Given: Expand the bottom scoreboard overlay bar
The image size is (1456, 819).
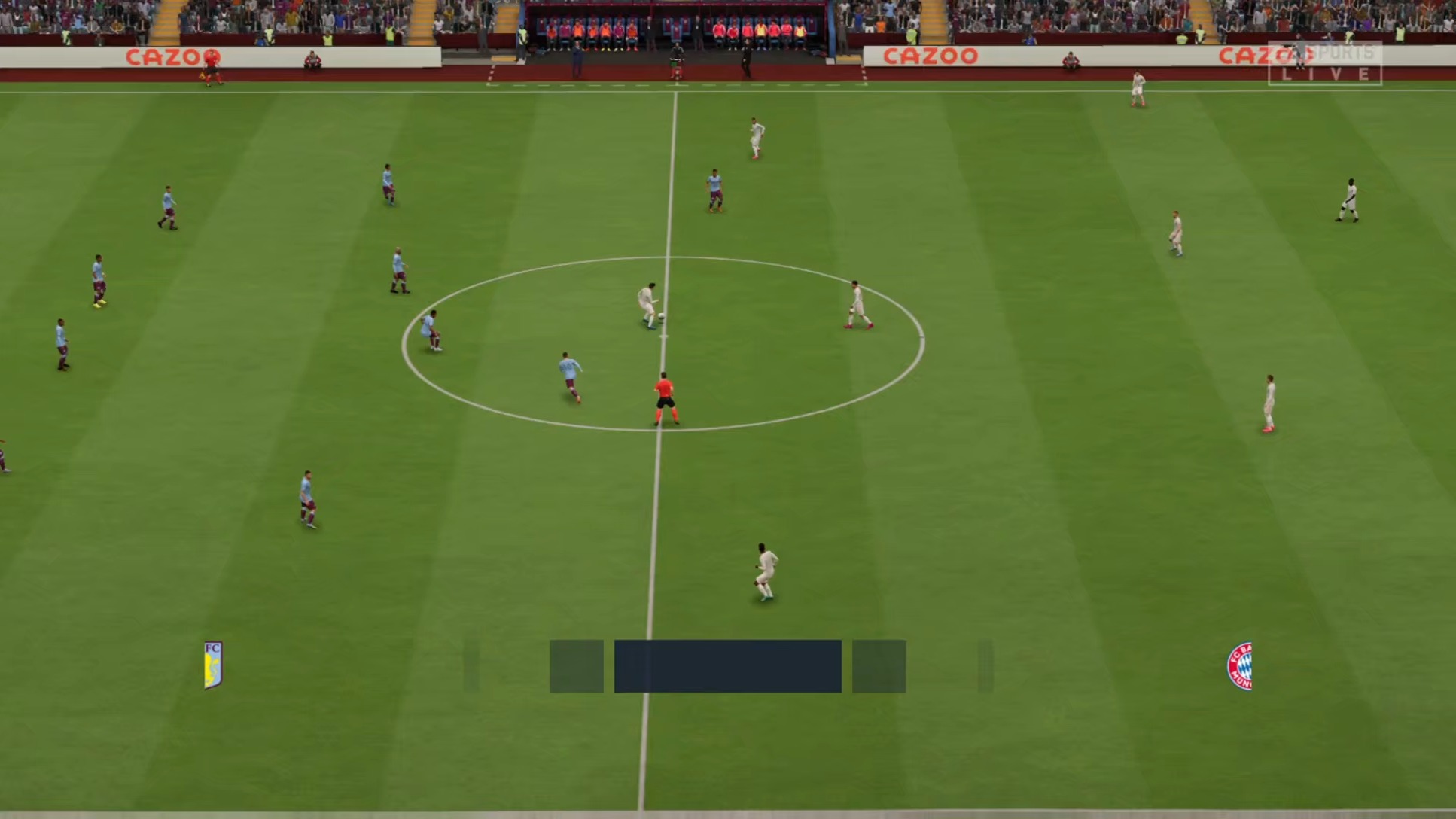Looking at the screenshot, I should point(726,665).
